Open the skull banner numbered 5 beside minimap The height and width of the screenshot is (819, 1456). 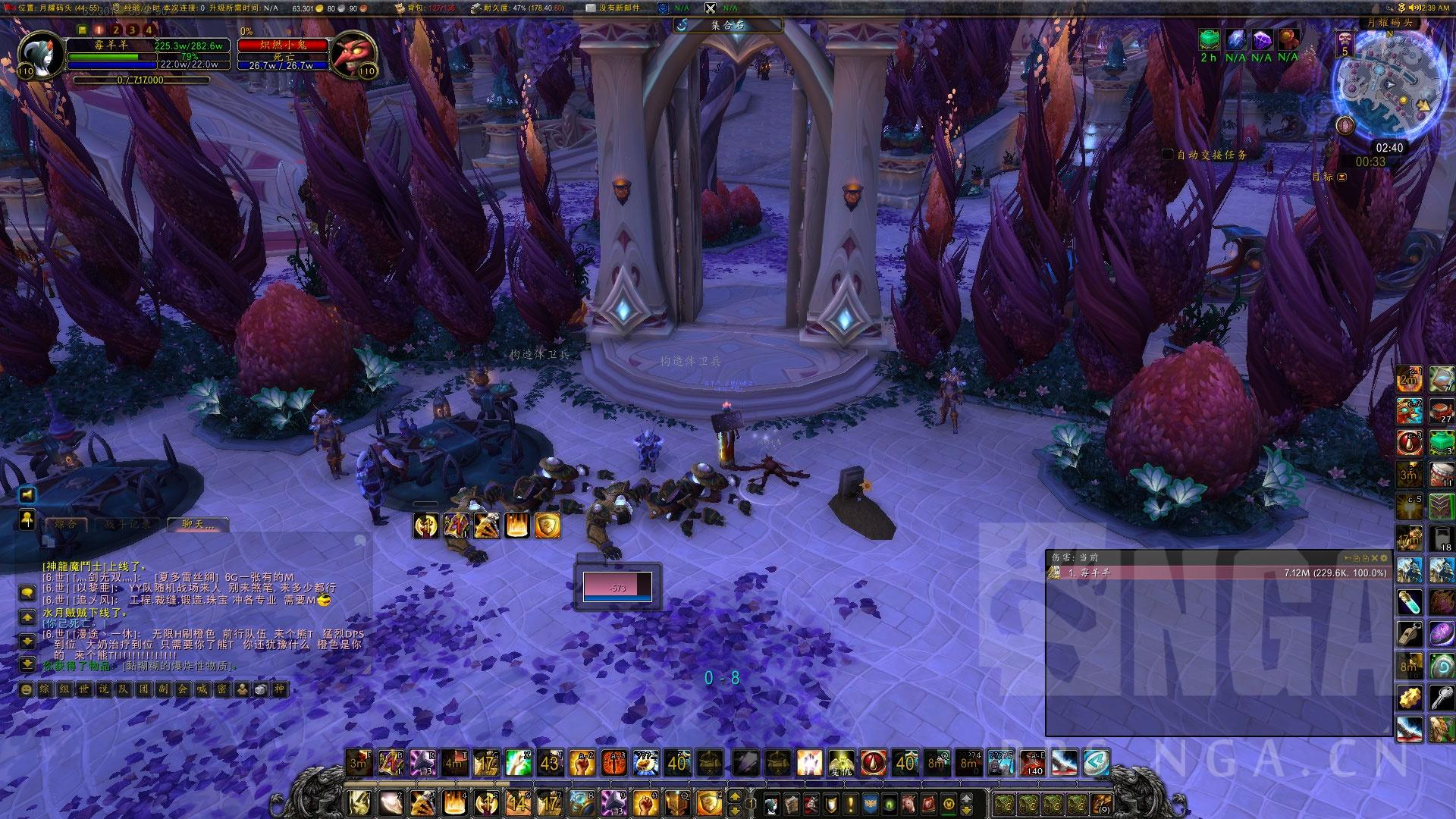click(x=1345, y=42)
